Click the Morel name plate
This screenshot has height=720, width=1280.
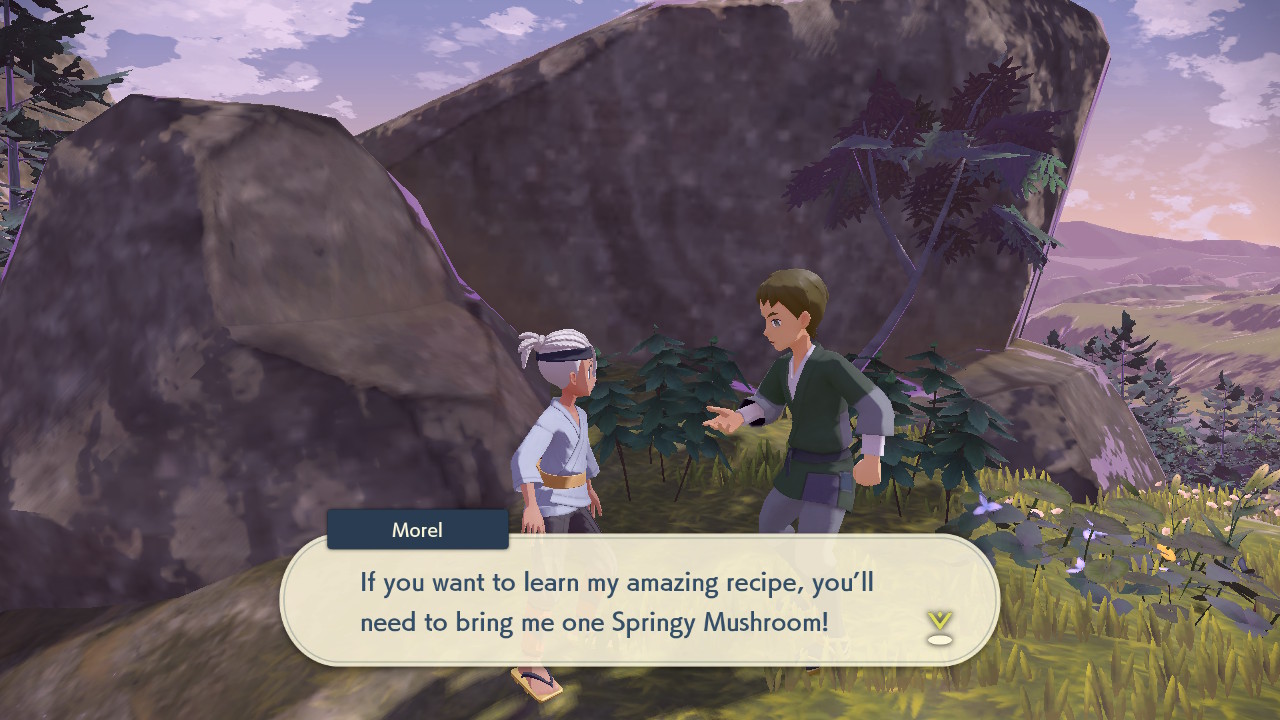416,530
